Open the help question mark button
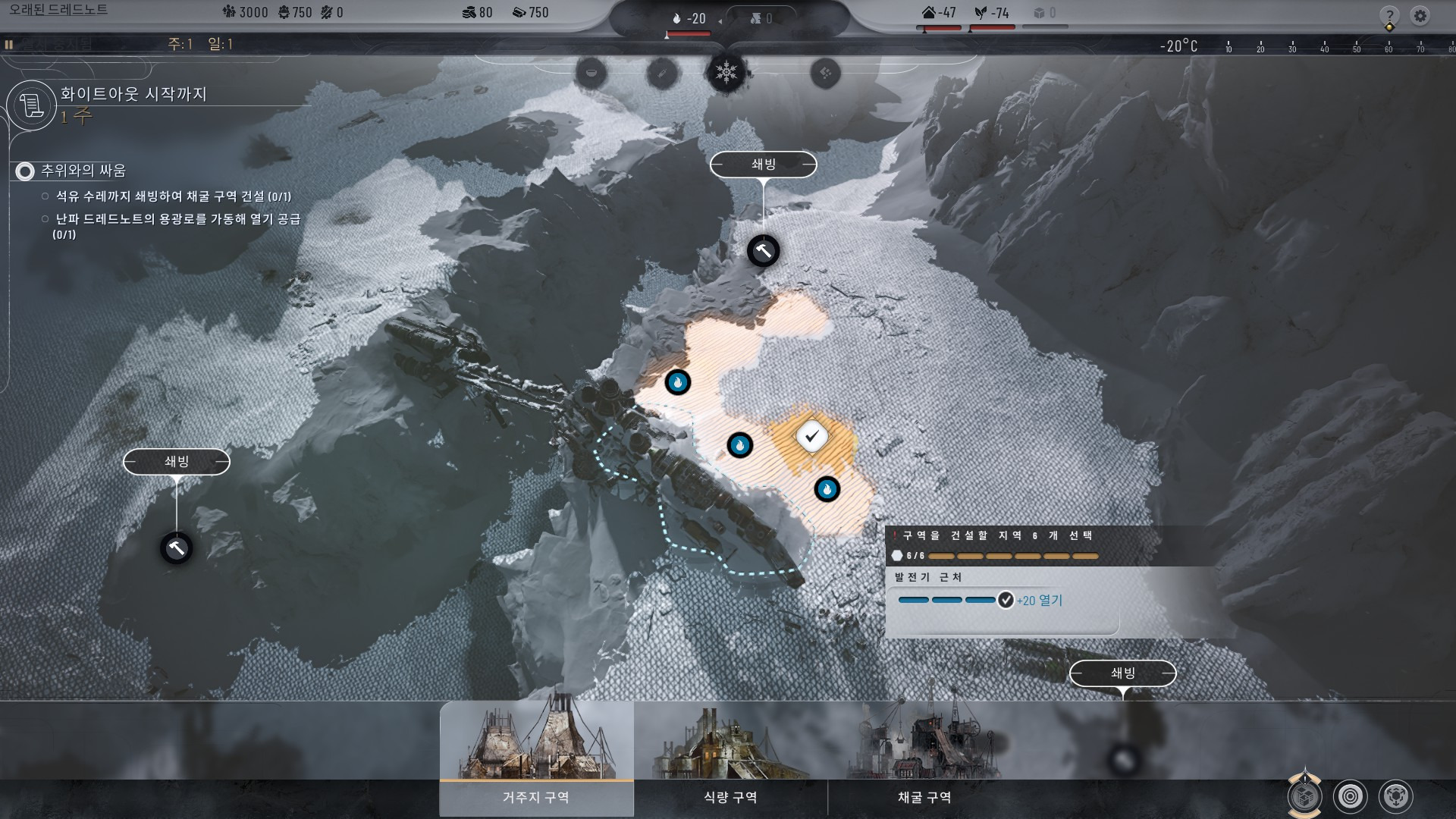Viewport: 1456px width, 819px height. coord(1389,16)
